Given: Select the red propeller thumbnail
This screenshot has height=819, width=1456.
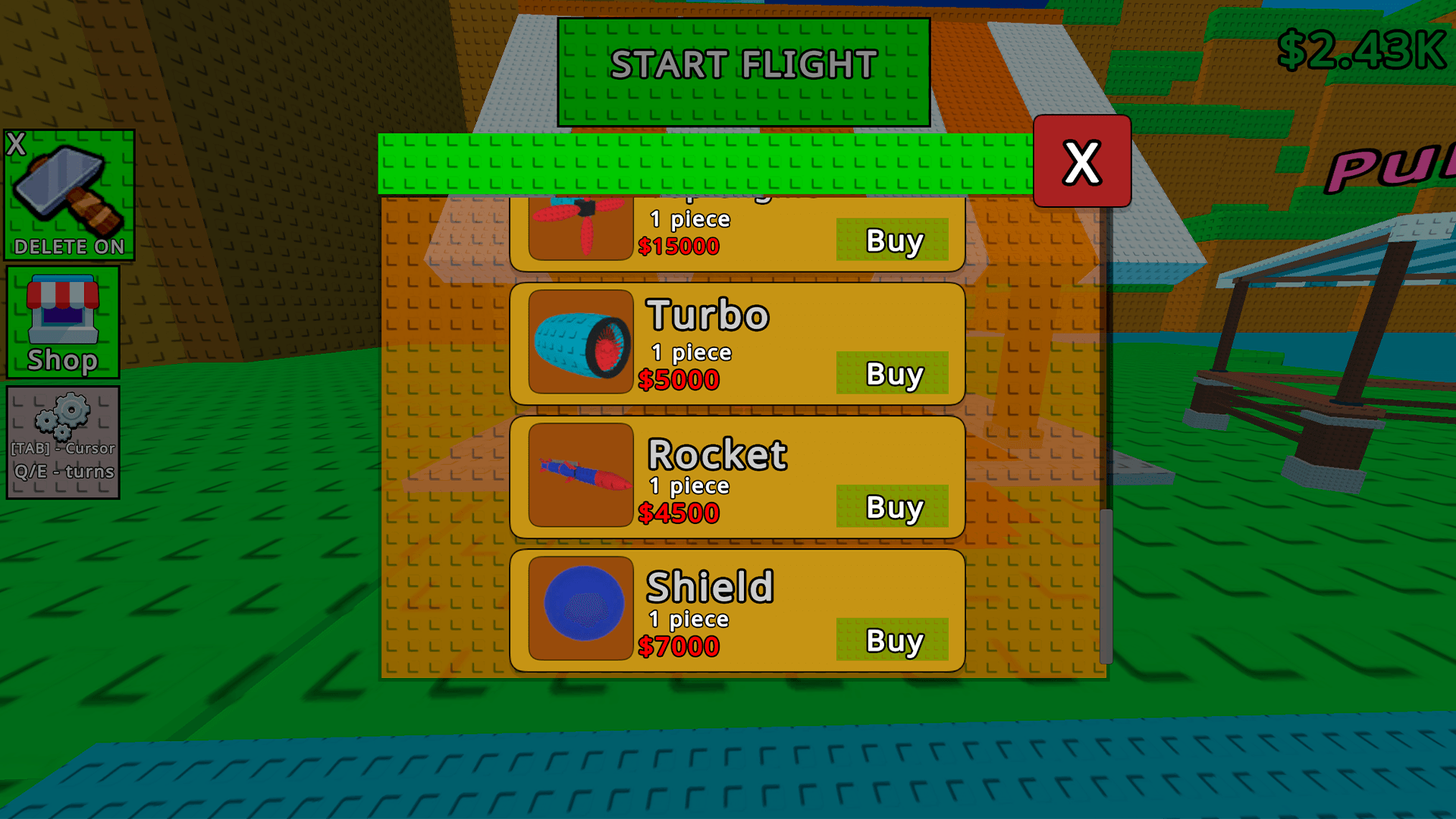Looking at the screenshot, I should coord(580,227).
